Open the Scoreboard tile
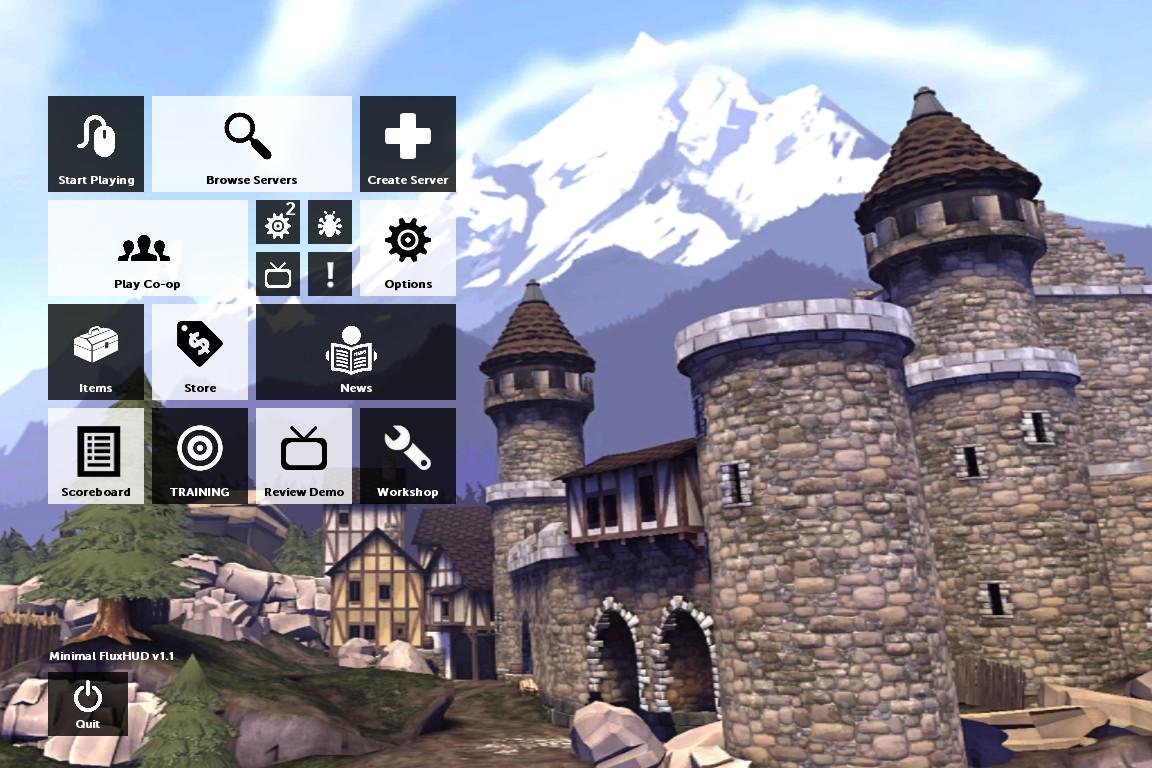Screen dimensions: 1152x768 (96, 456)
